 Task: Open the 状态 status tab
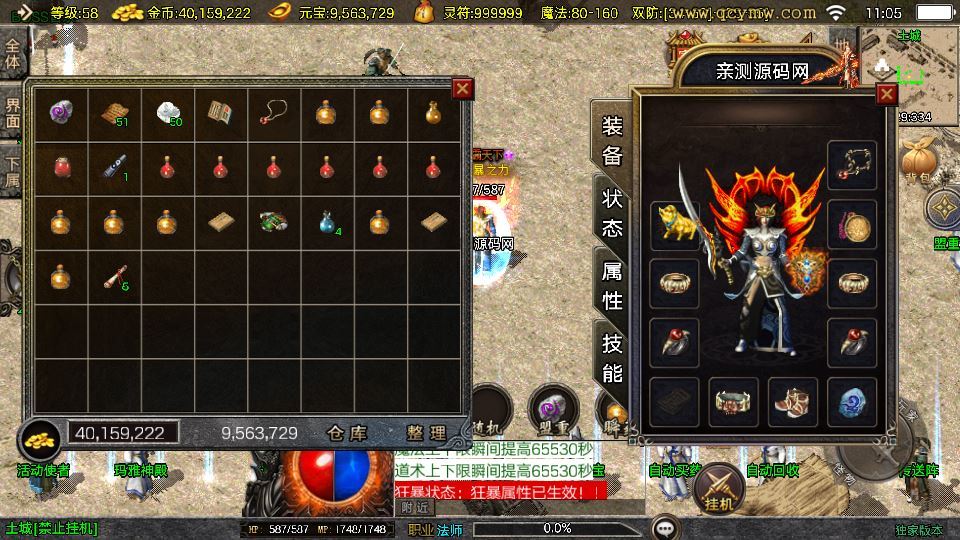612,212
